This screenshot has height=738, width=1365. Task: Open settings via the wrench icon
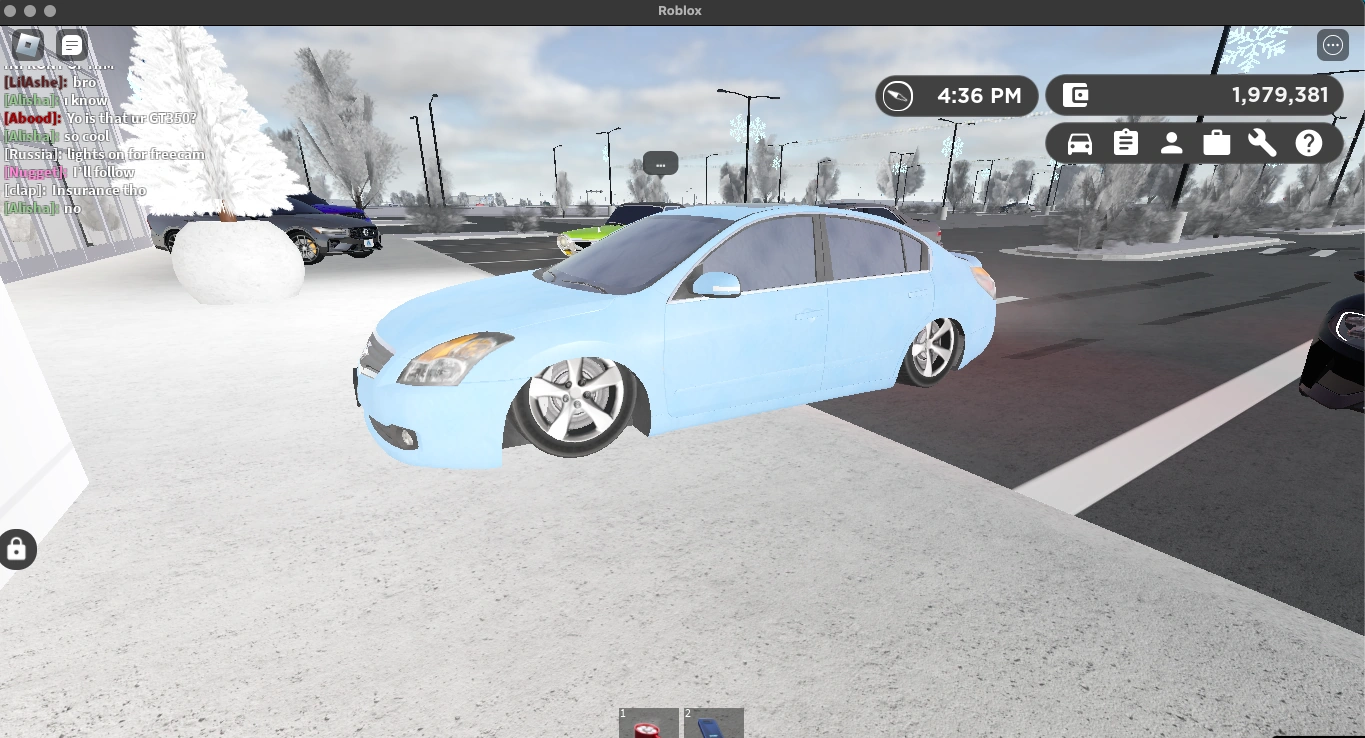pos(1262,142)
